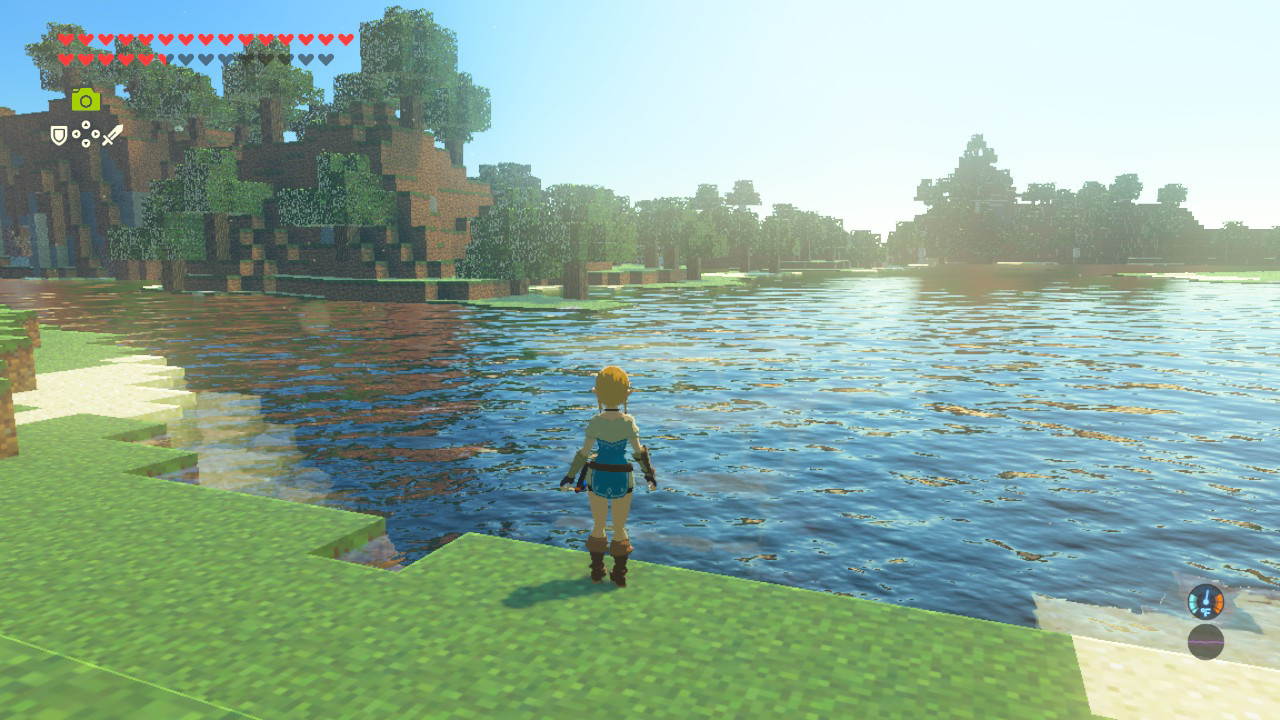Click the green camera icon
The height and width of the screenshot is (720, 1280).
(86, 100)
